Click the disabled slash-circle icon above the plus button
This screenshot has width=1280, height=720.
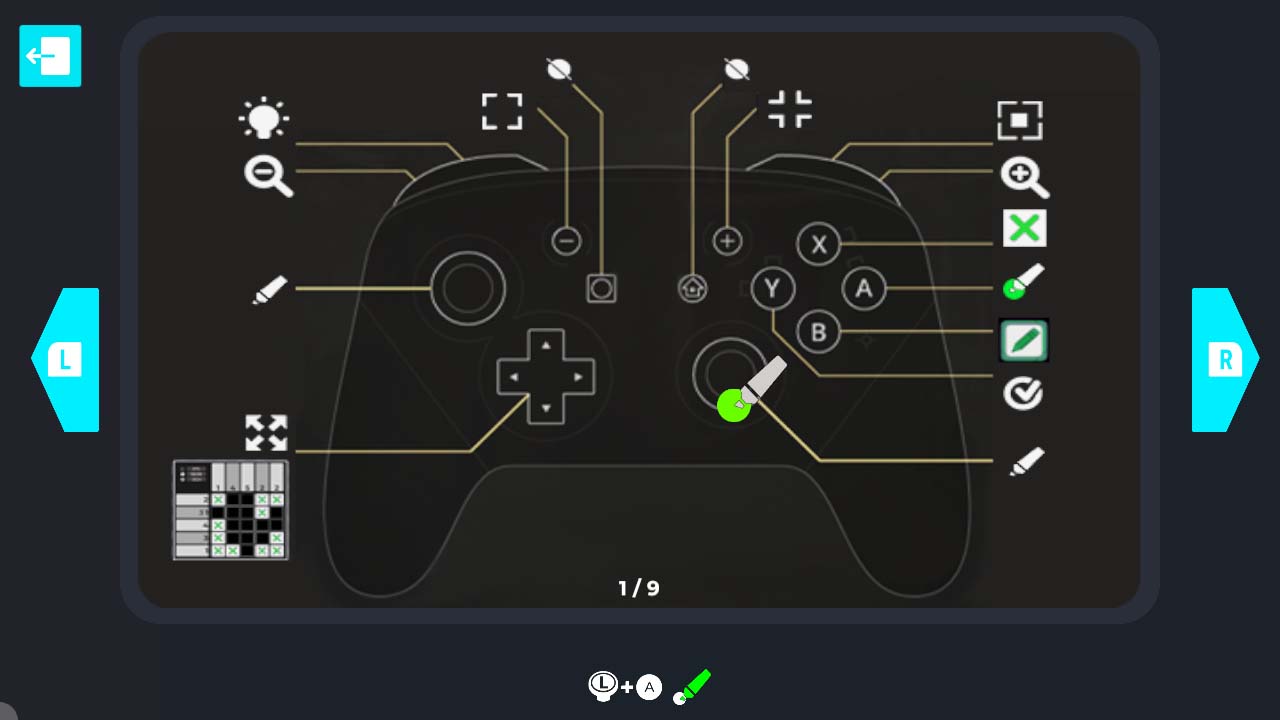point(736,67)
